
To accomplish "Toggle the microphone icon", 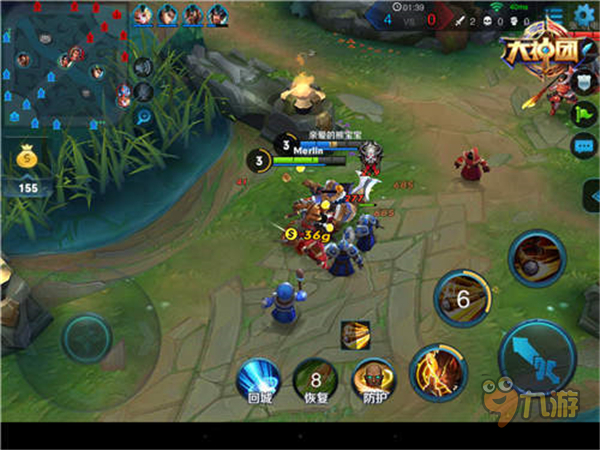I will tap(143, 91).
